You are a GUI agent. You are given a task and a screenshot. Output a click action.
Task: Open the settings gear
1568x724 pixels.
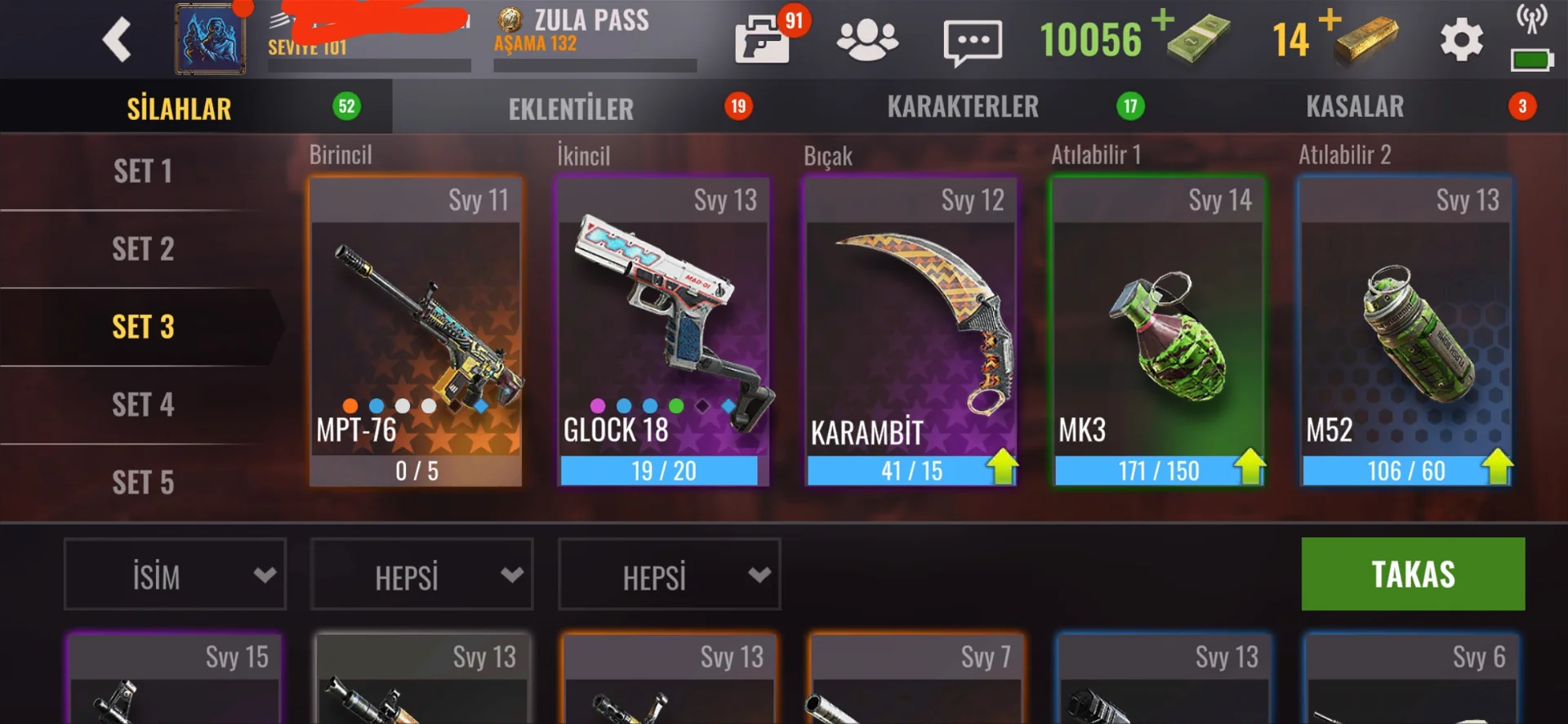coord(1461,40)
